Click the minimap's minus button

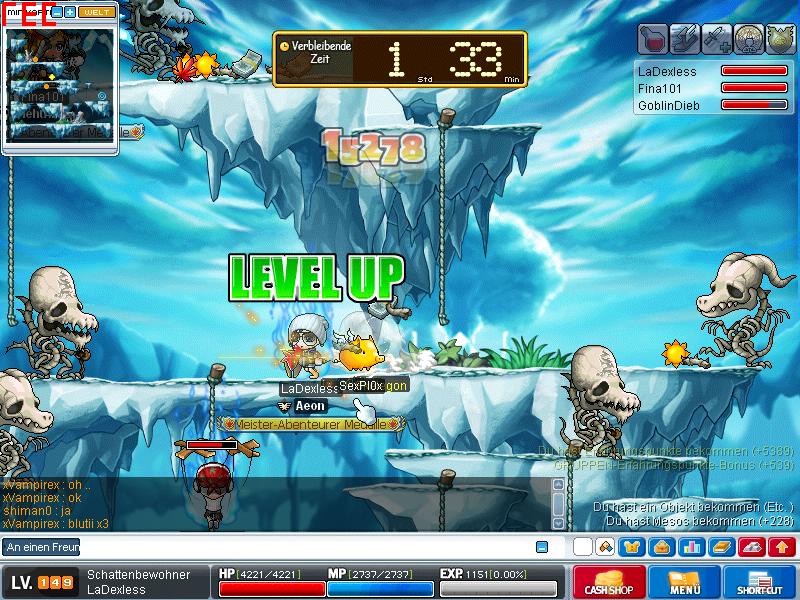click(57, 12)
